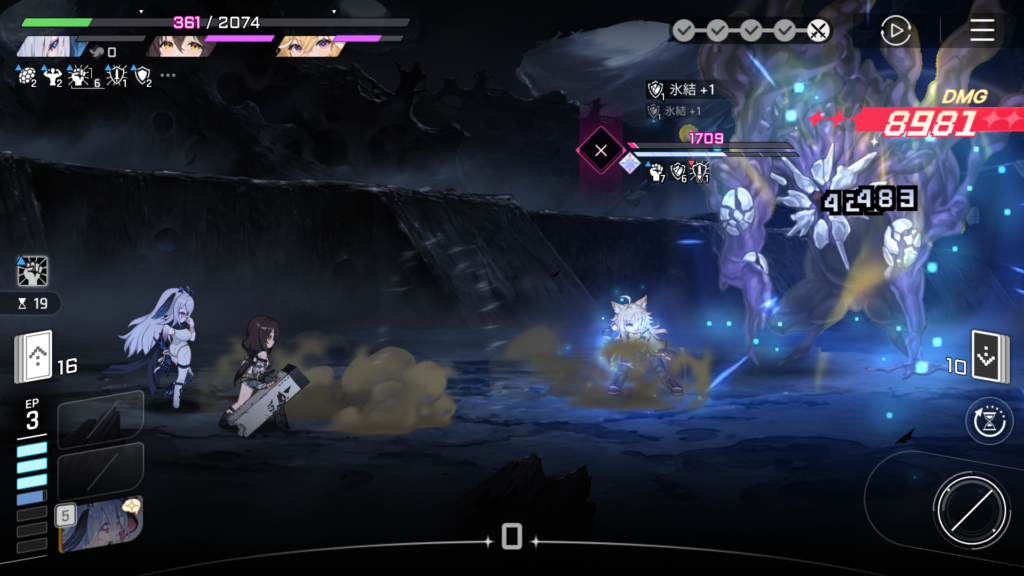This screenshot has width=1024, height=576.
Task: Select the brown-haired character portrait
Action: 176,46
